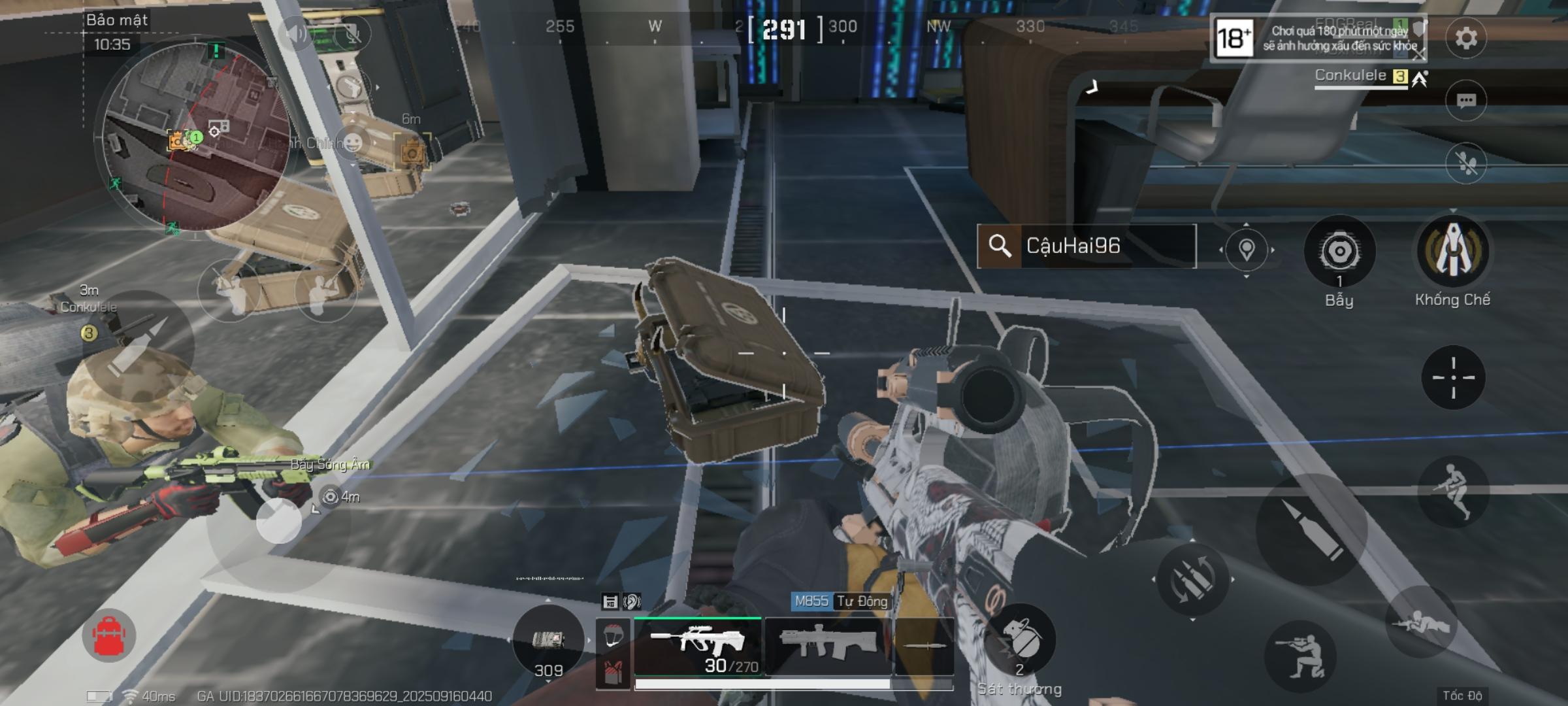
Task: Toggle the muted microphone button below chat
Action: [x=1466, y=163]
